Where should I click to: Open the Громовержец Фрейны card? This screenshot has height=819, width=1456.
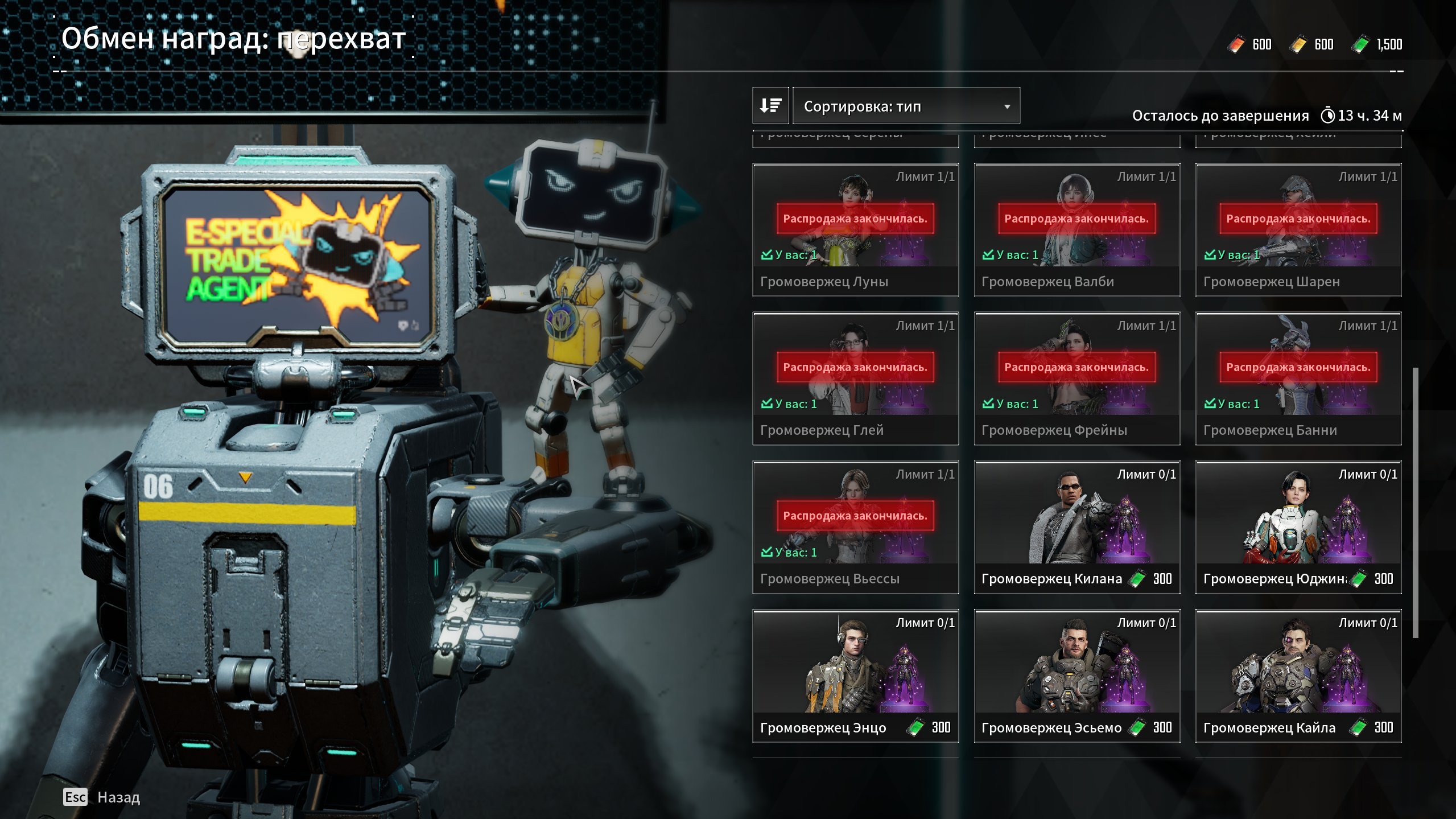(1076, 378)
